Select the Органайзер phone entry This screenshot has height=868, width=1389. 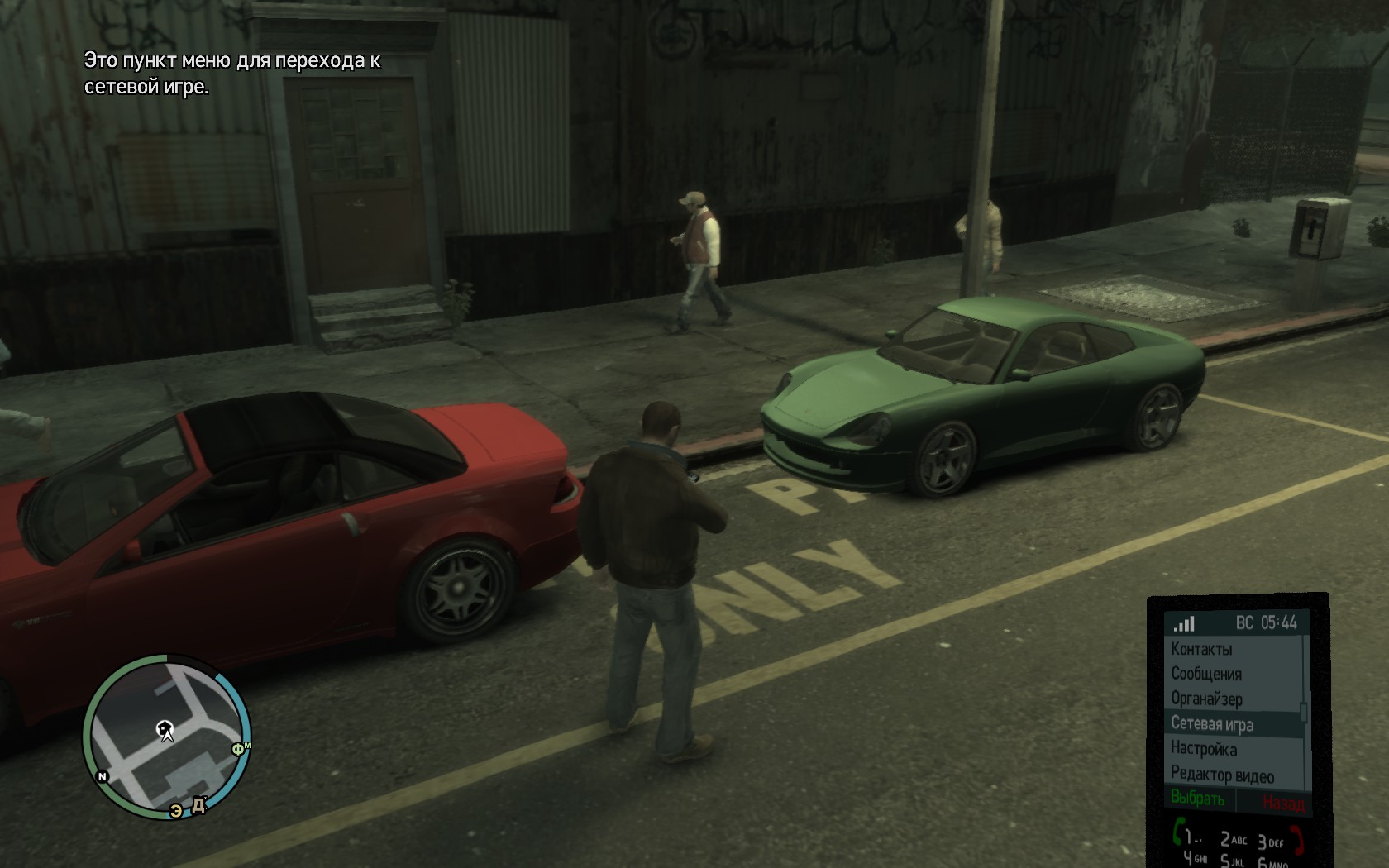pos(1206,699)
